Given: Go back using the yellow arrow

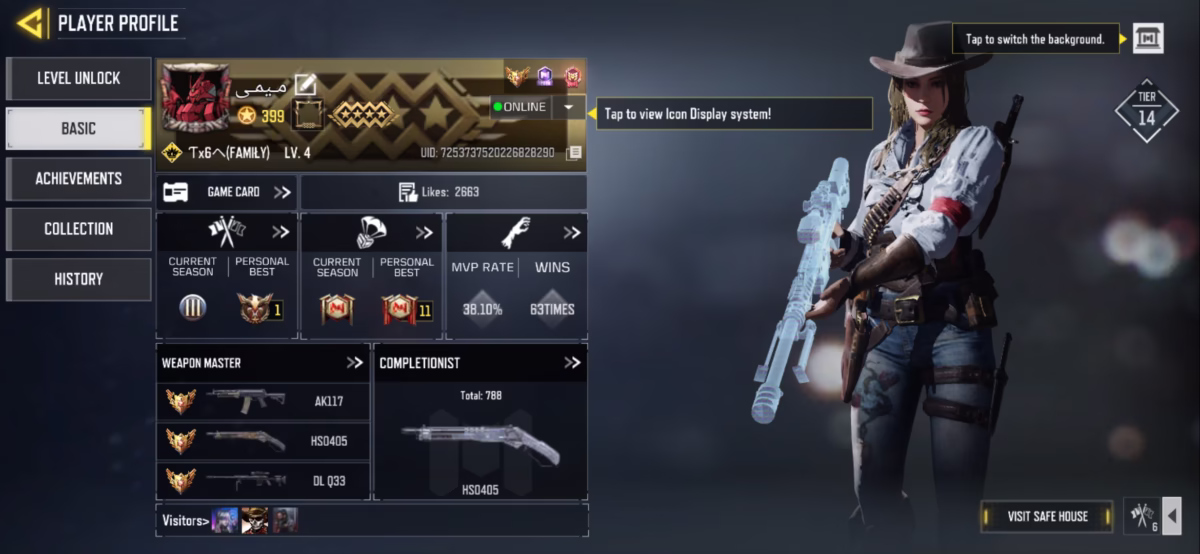Looking at the screenshot, I should click(30, 23).
